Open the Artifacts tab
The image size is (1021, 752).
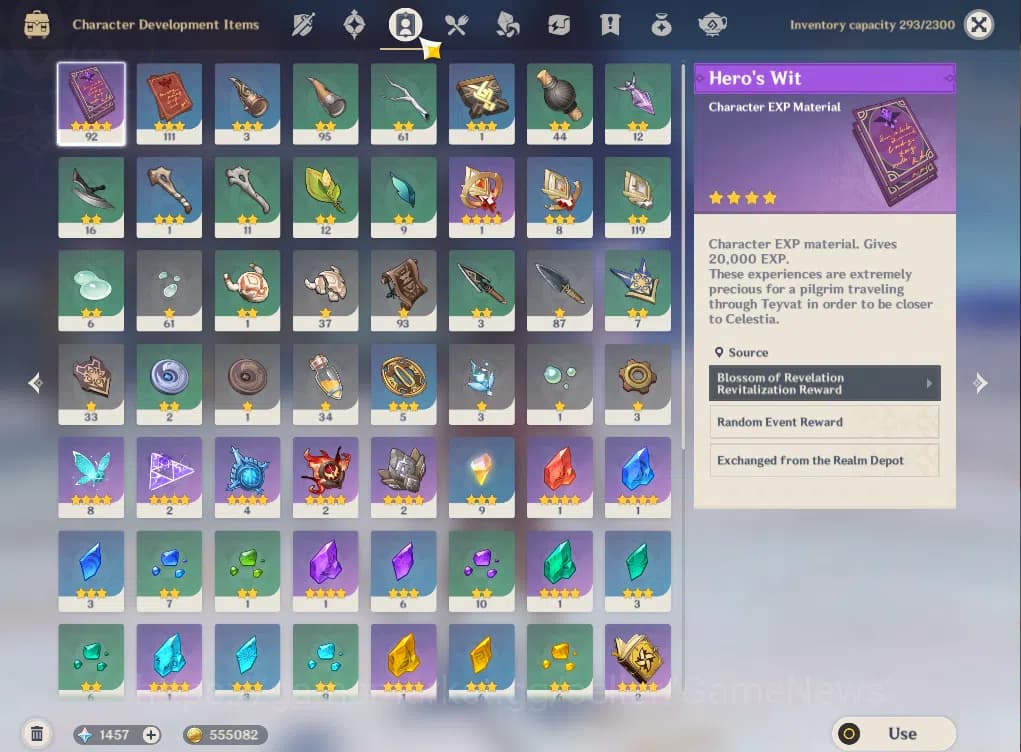(354, 25)
